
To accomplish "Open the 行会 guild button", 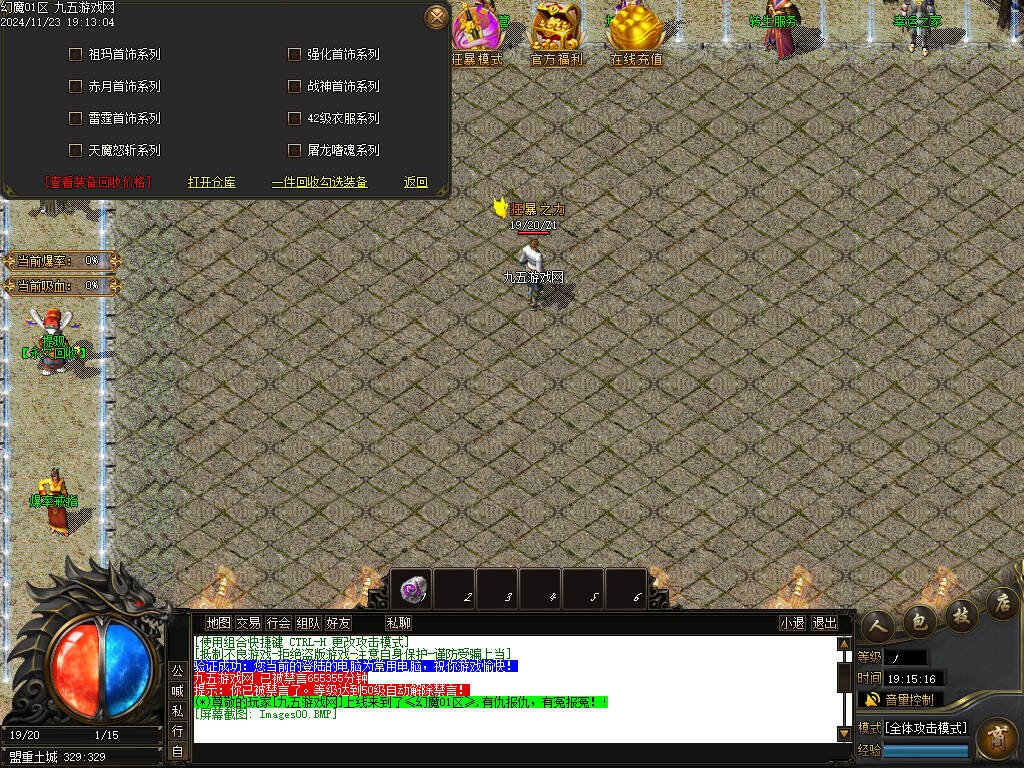I will 278,623.
